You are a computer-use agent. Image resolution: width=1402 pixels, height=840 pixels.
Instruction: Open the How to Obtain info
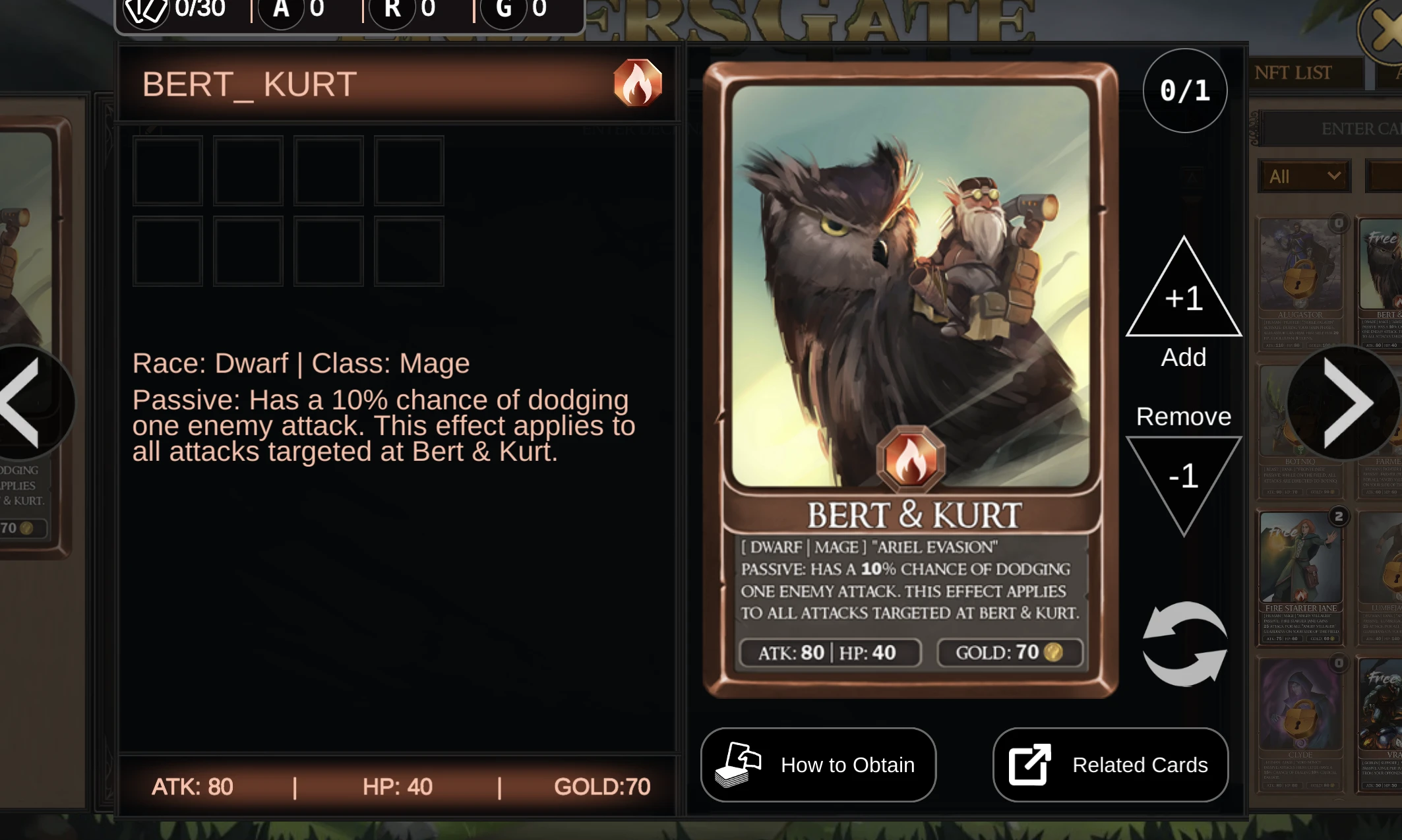tap(818, 765)
